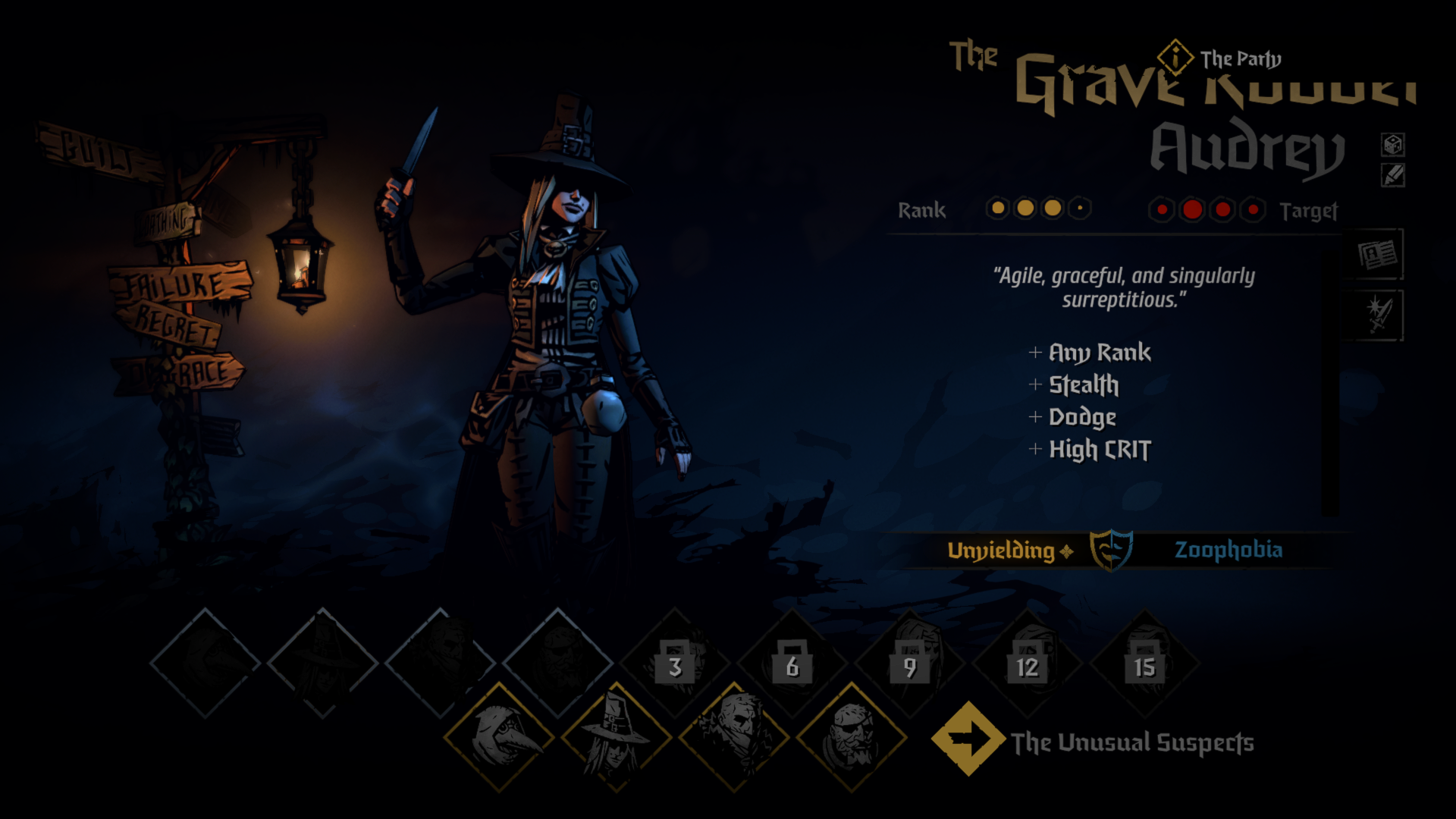Select the dimmed Man-at-Arms roster tile
Viewport: 1456px width, 819px height.
tap(557, 662)
